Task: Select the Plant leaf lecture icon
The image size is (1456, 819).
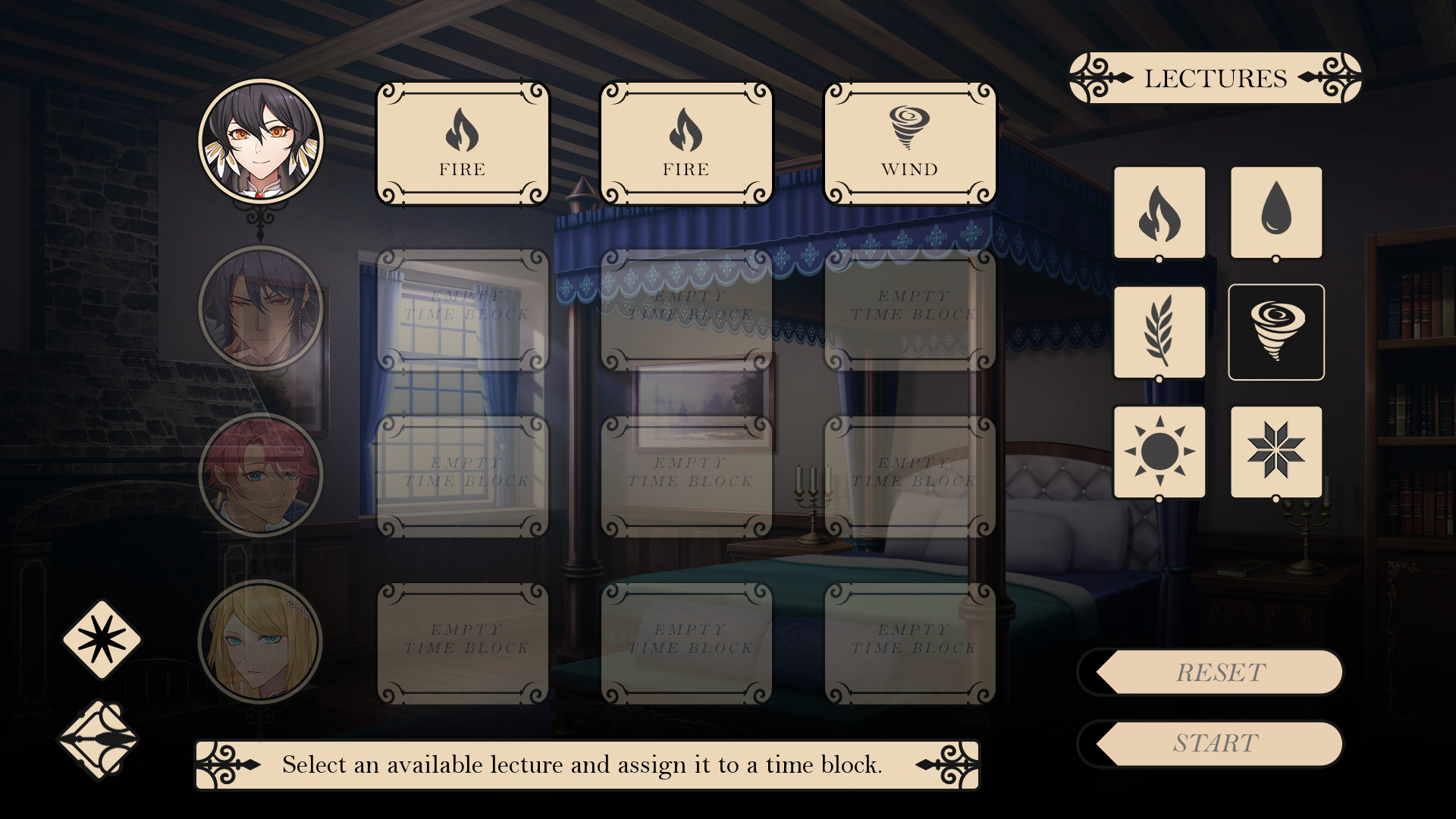Action: click(x=1159, y=332)
